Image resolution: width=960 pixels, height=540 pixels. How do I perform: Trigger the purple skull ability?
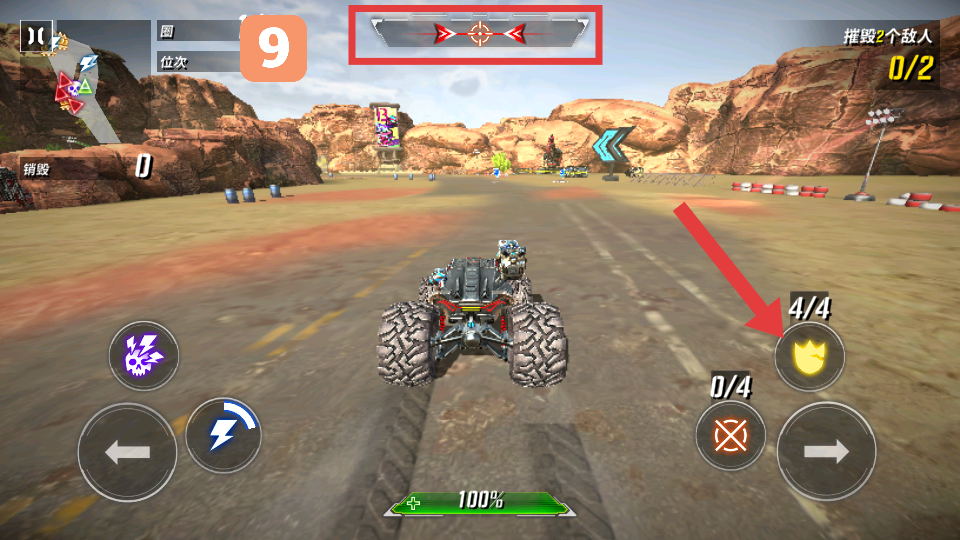click(x=144, y=356)
